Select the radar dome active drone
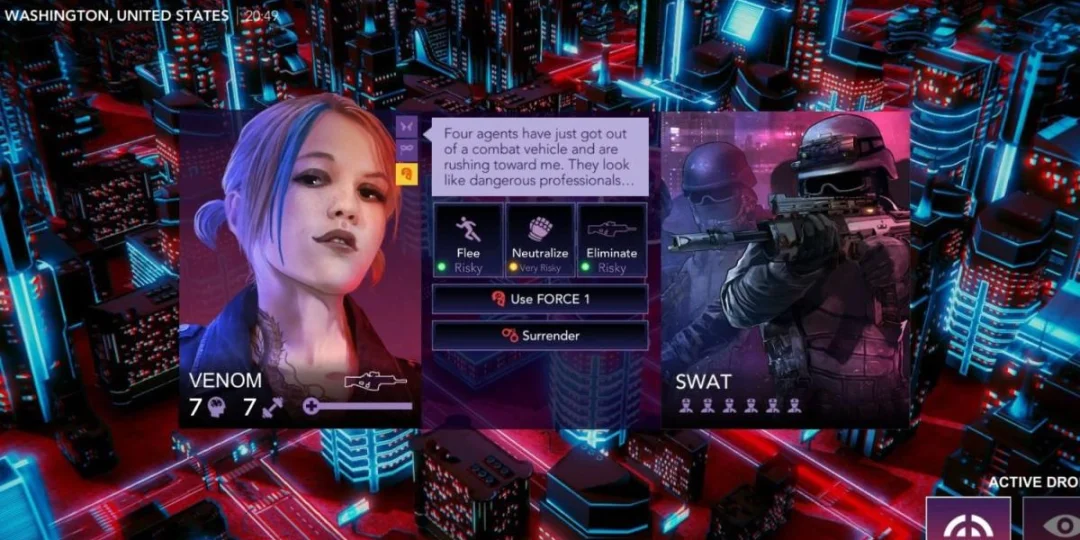Viewport: 1080px width, 540px height. point(968,520)
